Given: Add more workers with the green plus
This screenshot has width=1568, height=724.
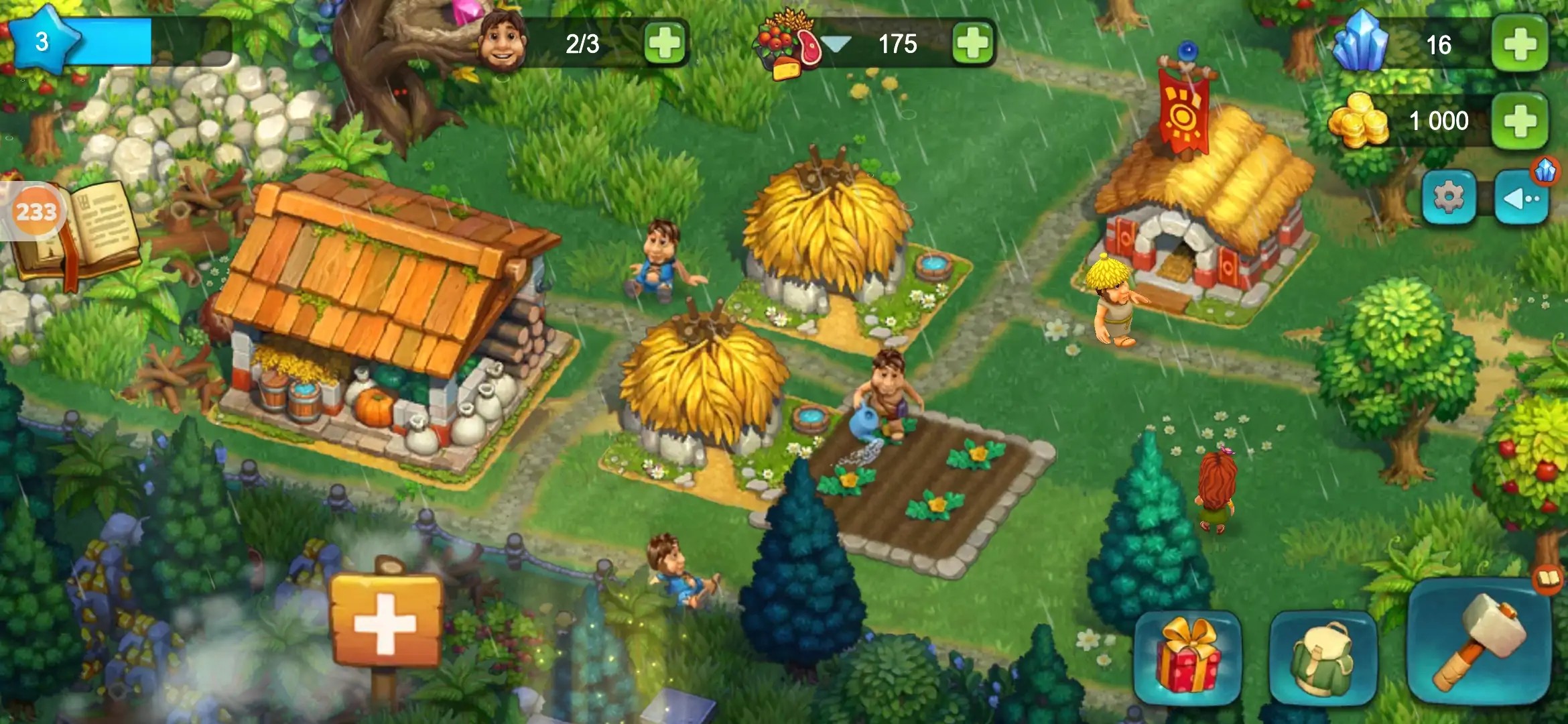Looking at the screenshot, I should pos(665,44).
